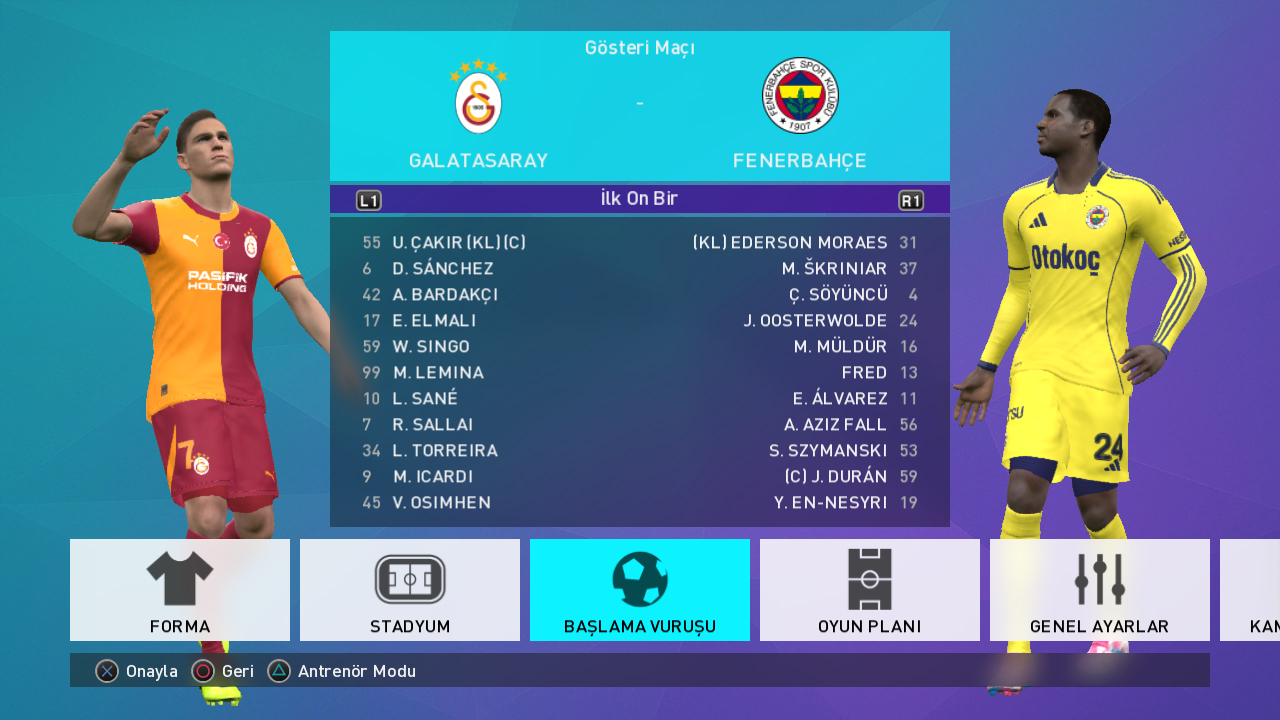Choose Y. En-Nesyri in the lineup

[x=830, y=503]
